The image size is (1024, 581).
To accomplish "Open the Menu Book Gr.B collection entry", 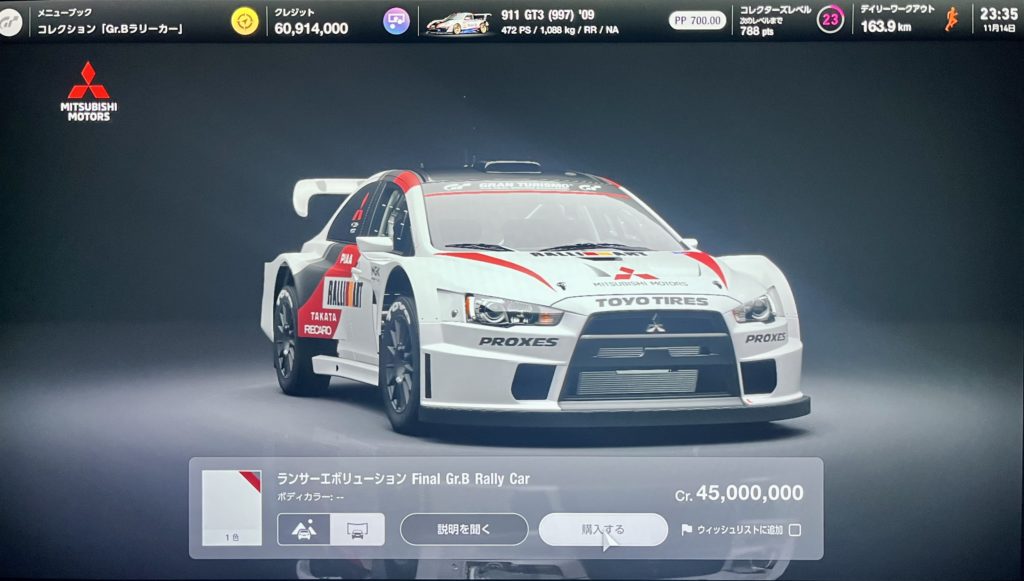I will pos(110,21).
